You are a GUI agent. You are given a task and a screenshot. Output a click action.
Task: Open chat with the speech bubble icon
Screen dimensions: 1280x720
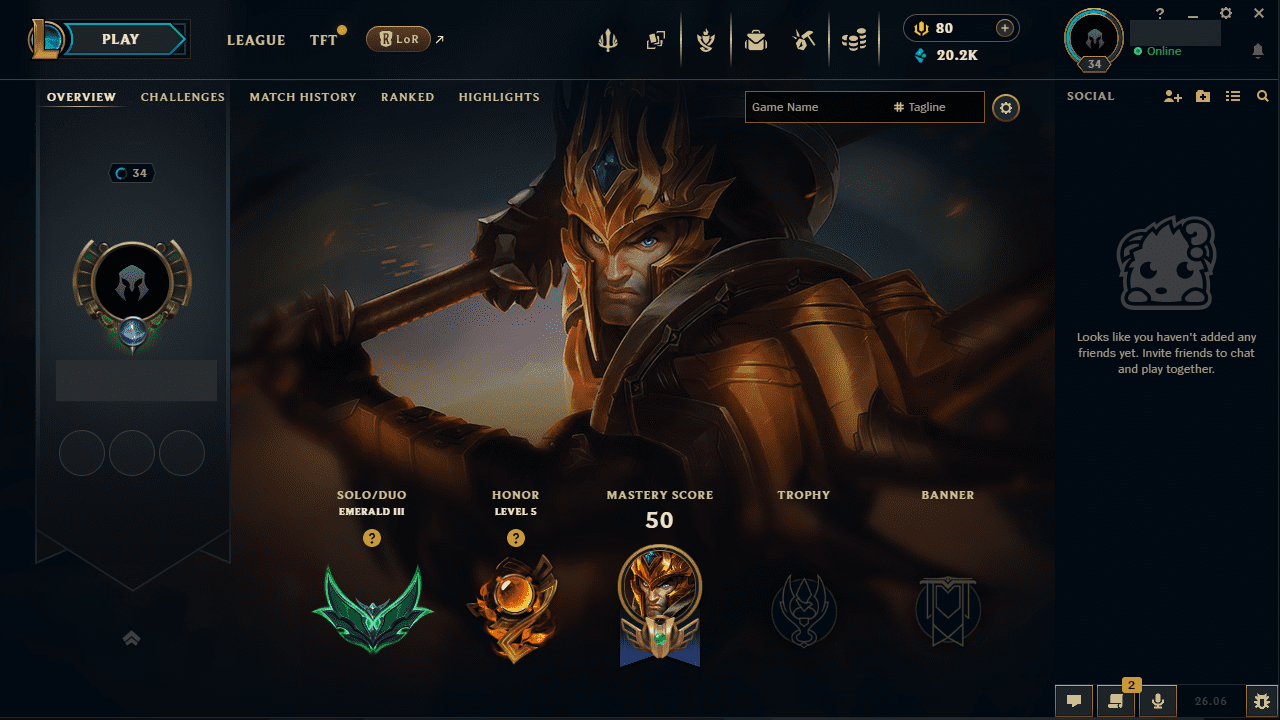1074,700
